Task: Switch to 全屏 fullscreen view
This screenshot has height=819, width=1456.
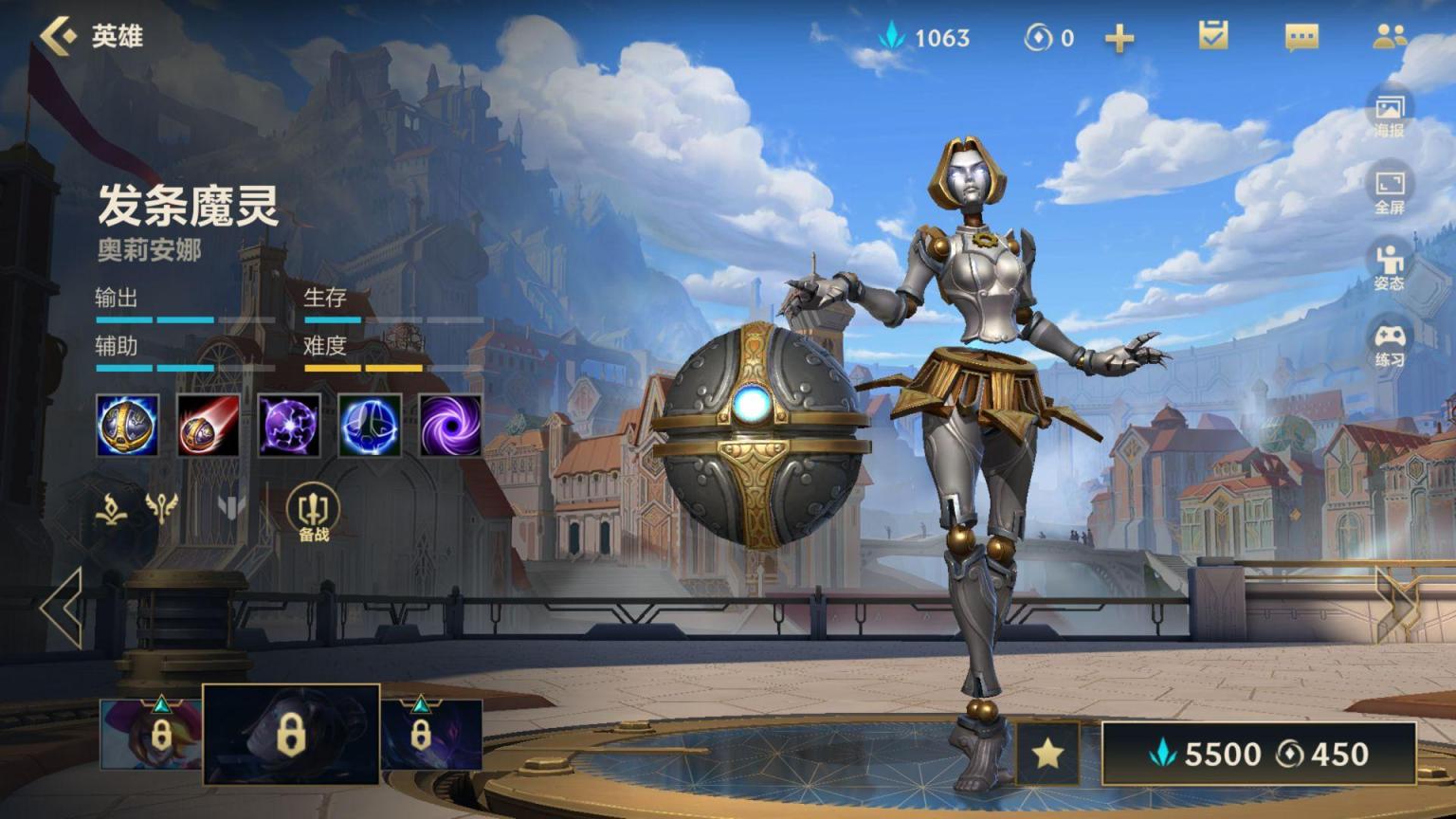Action: point(1390,191)
